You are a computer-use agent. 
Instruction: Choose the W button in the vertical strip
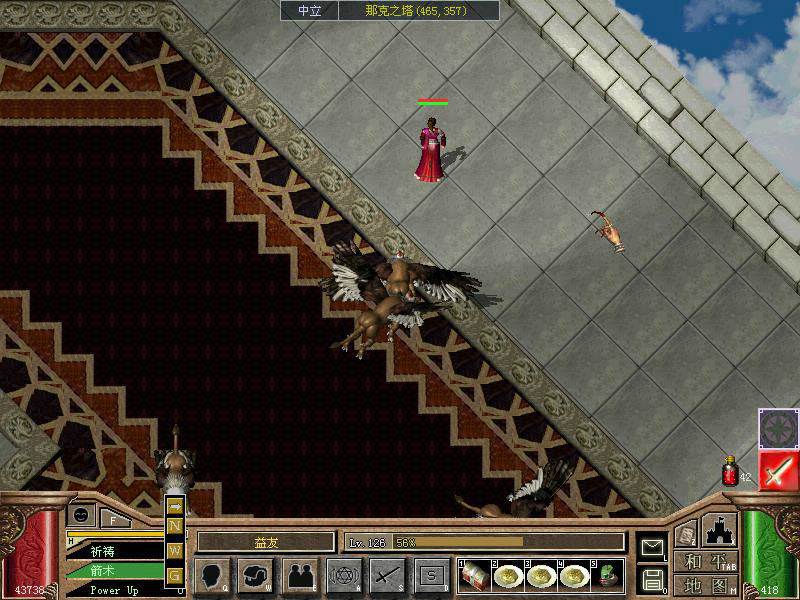[x=175, y=551]
